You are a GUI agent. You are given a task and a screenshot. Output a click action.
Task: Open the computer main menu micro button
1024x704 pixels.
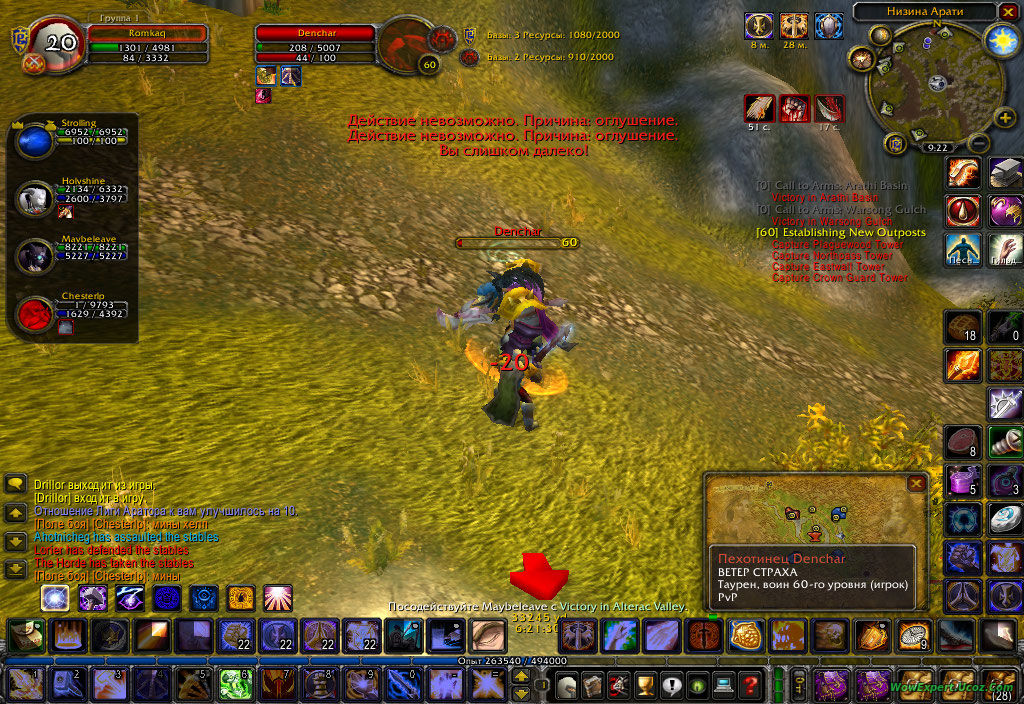coord(723,686)
